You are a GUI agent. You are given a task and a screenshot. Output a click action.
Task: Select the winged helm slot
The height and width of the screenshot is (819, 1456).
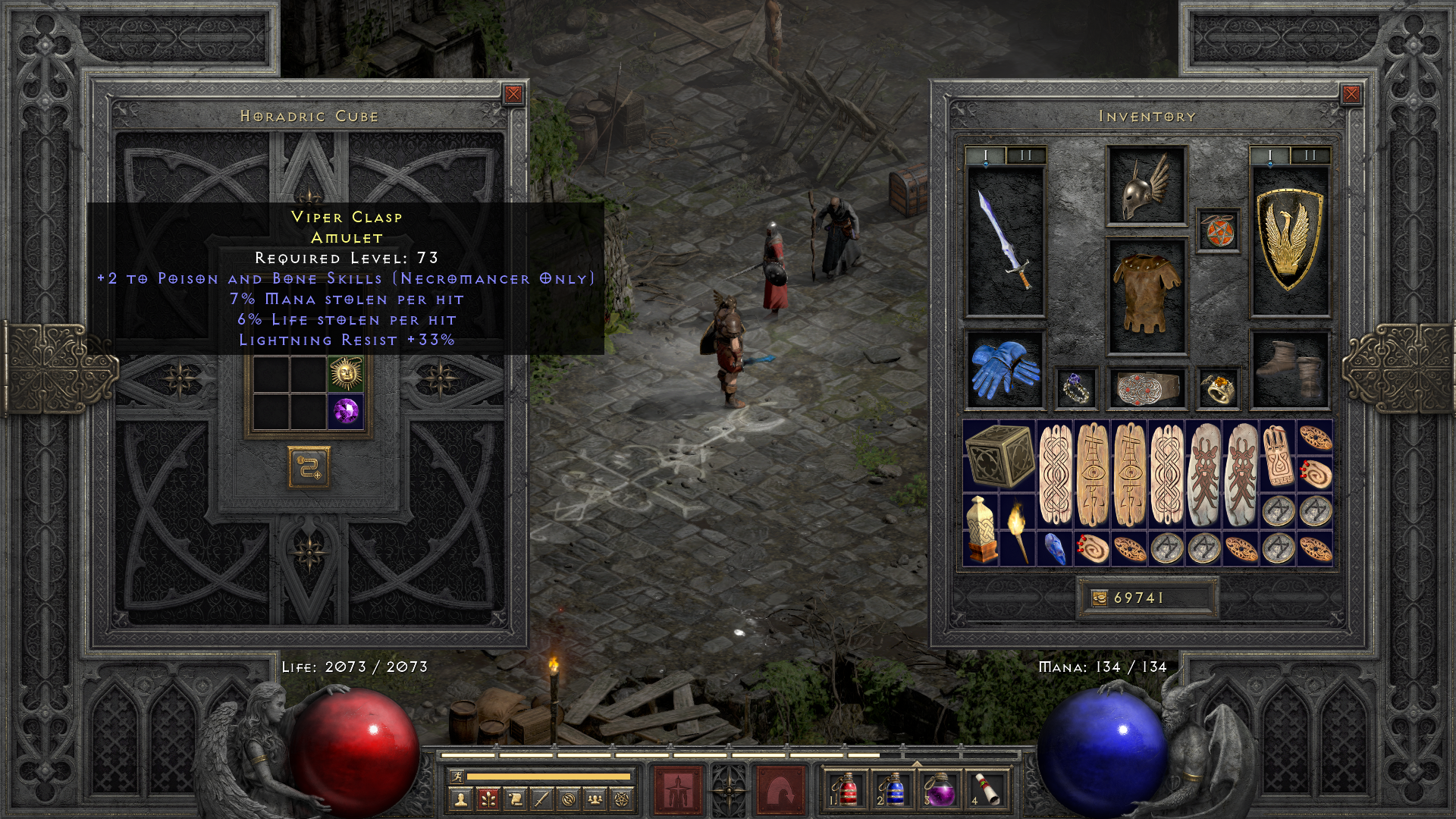pos(1146,187)
